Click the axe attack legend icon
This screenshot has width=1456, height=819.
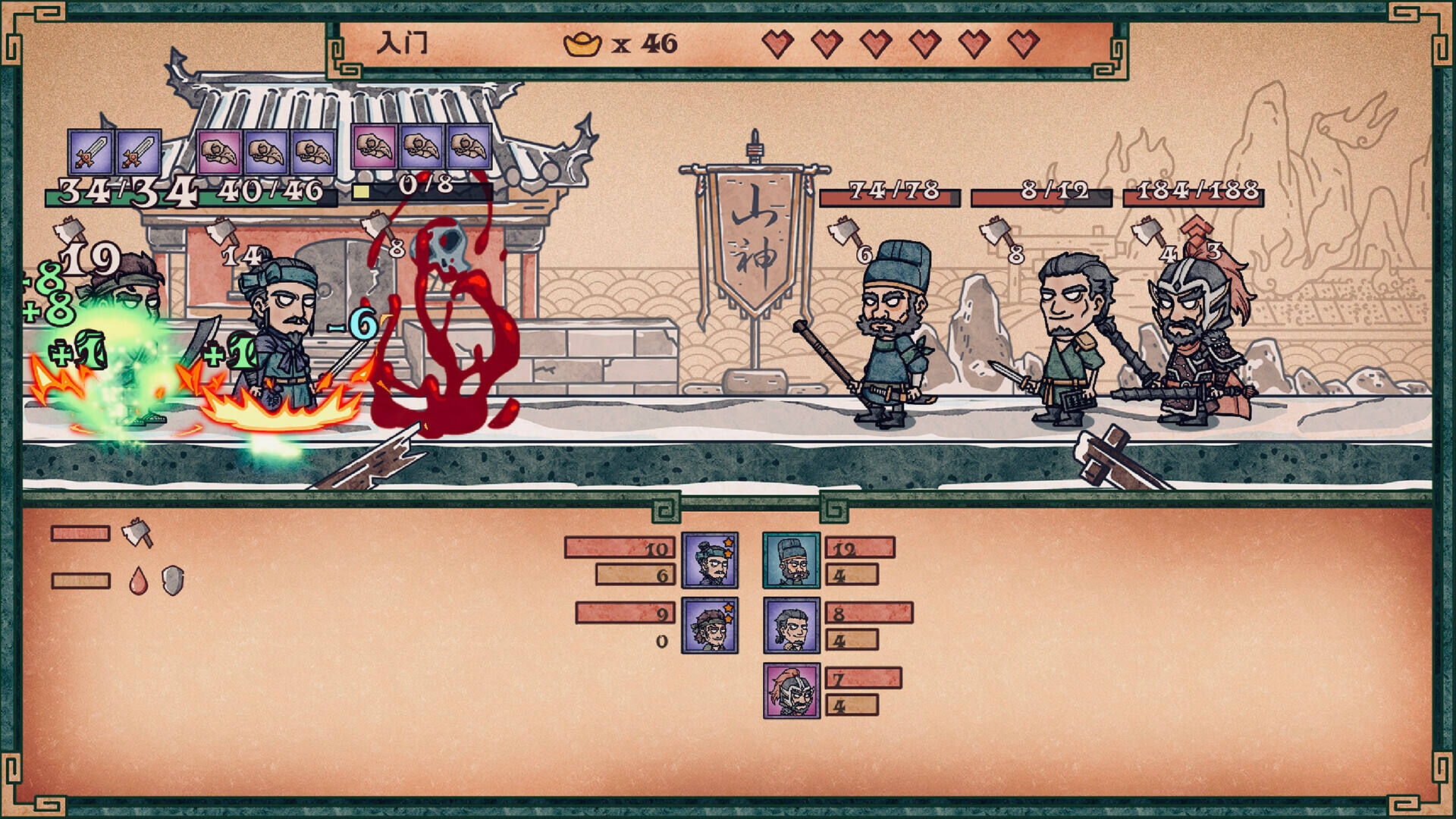click(x=137, y=532)
